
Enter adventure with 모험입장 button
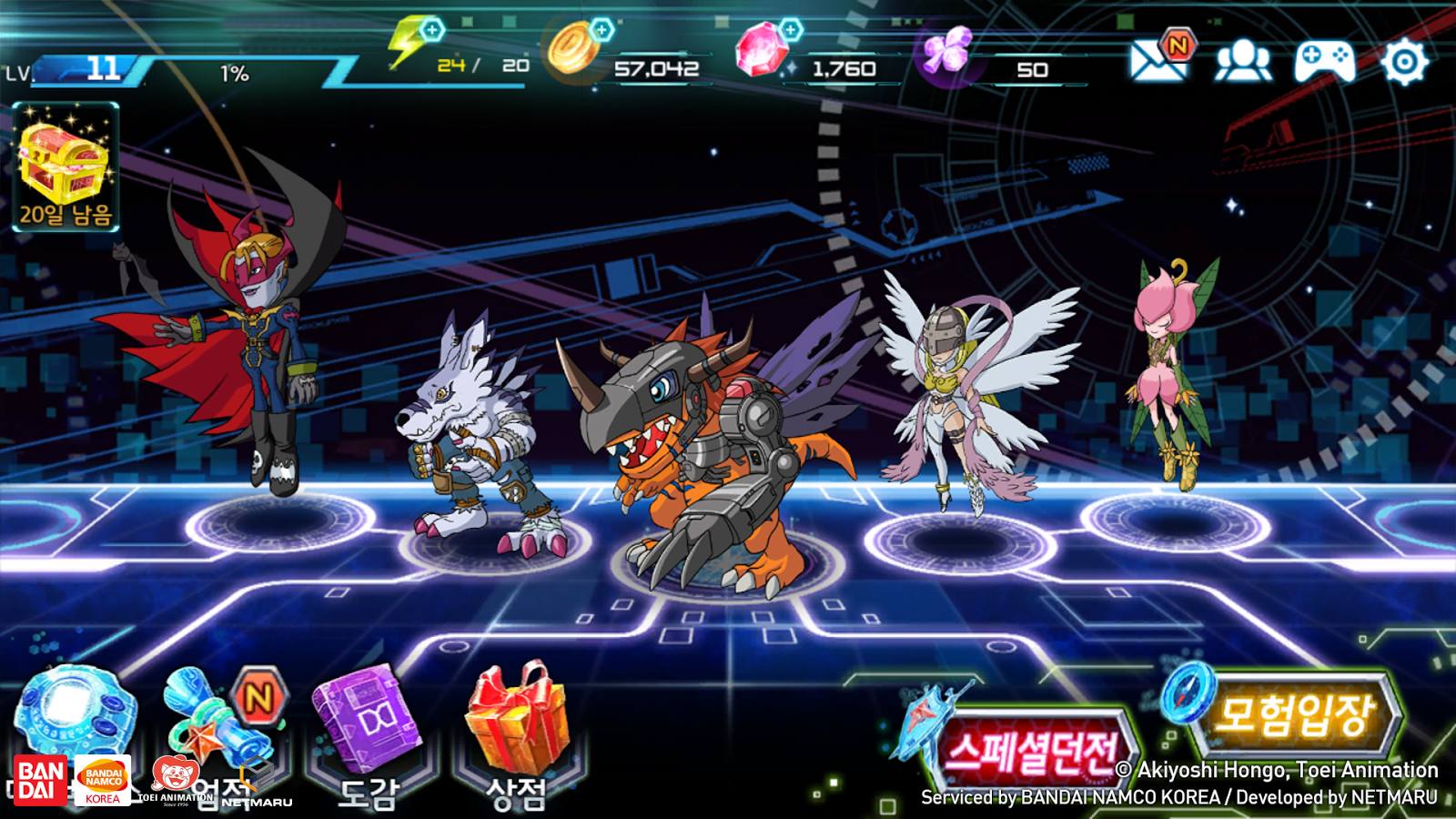tap(1292, 715)
